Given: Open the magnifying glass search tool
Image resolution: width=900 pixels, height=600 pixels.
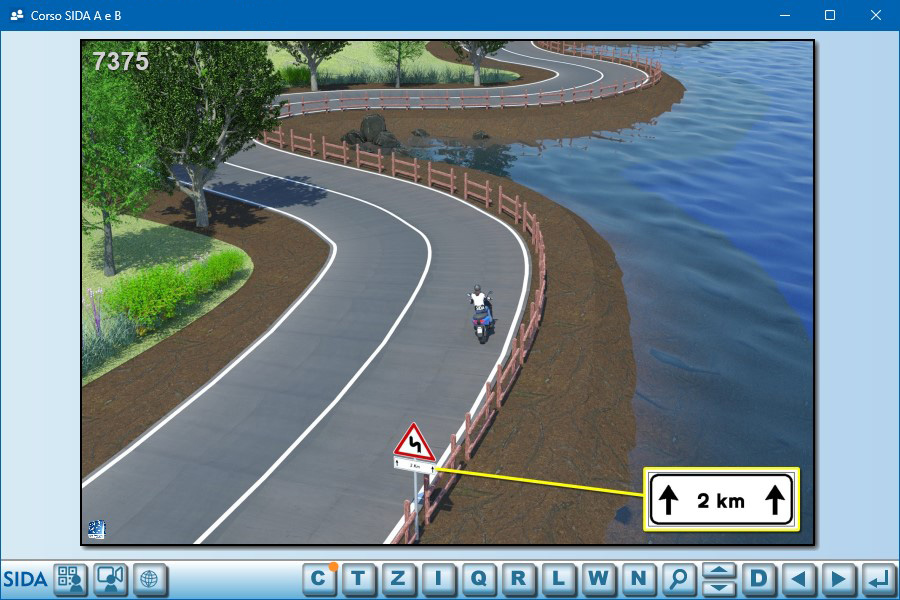Looking at the screenshot, I should (x=679, y=578).
